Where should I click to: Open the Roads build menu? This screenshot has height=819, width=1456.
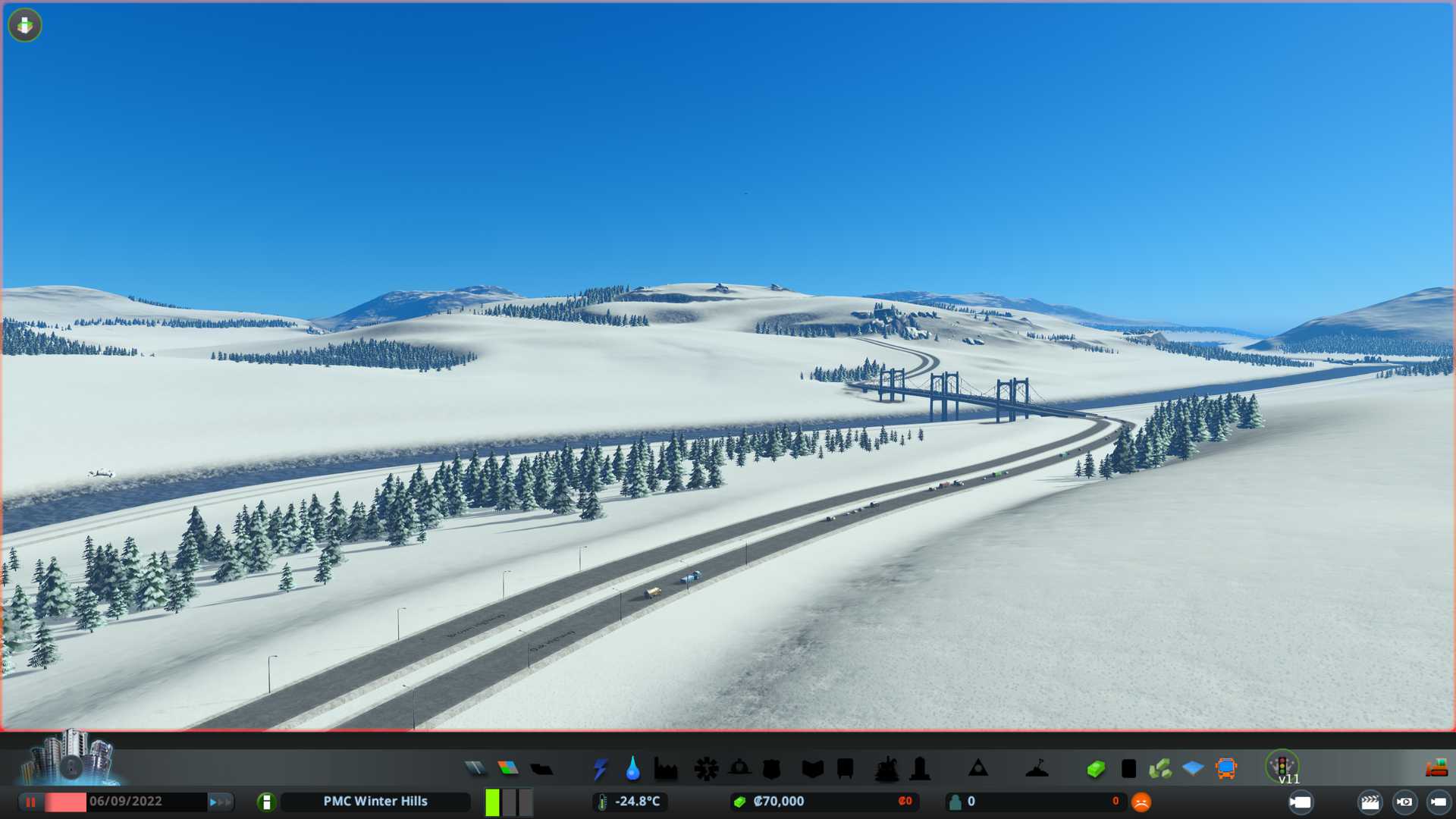[475, 768]
